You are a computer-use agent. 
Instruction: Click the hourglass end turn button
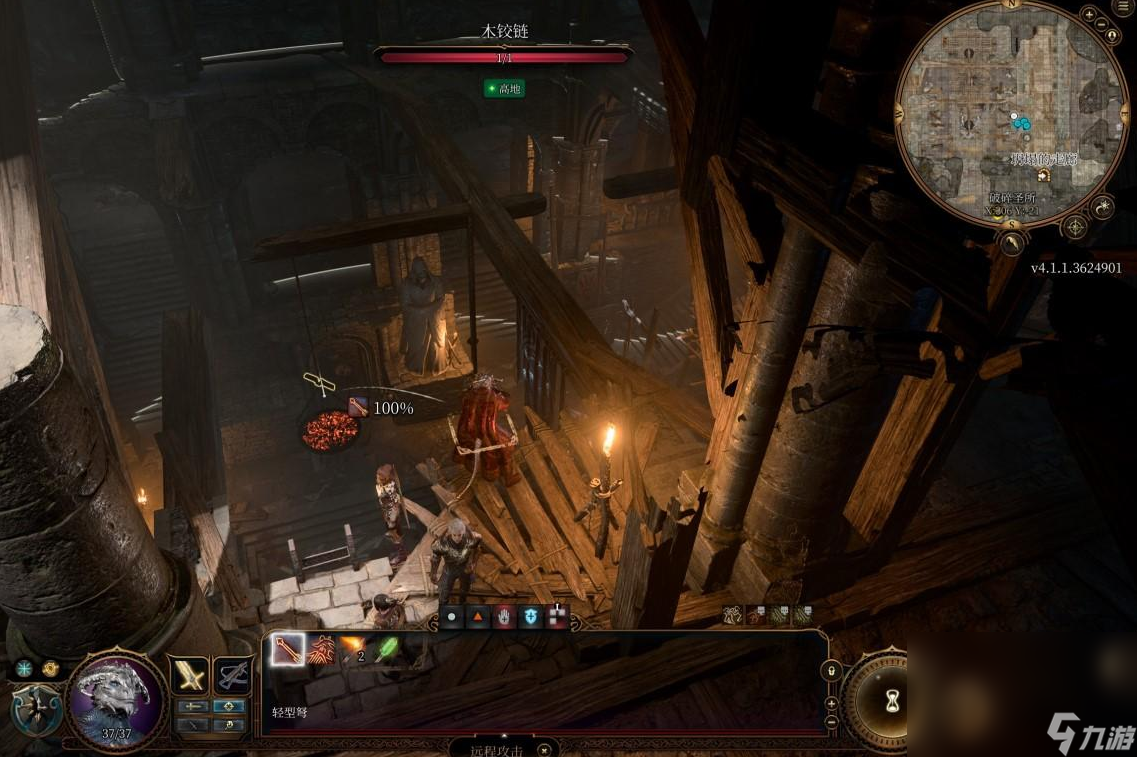[x=892, y=701]
